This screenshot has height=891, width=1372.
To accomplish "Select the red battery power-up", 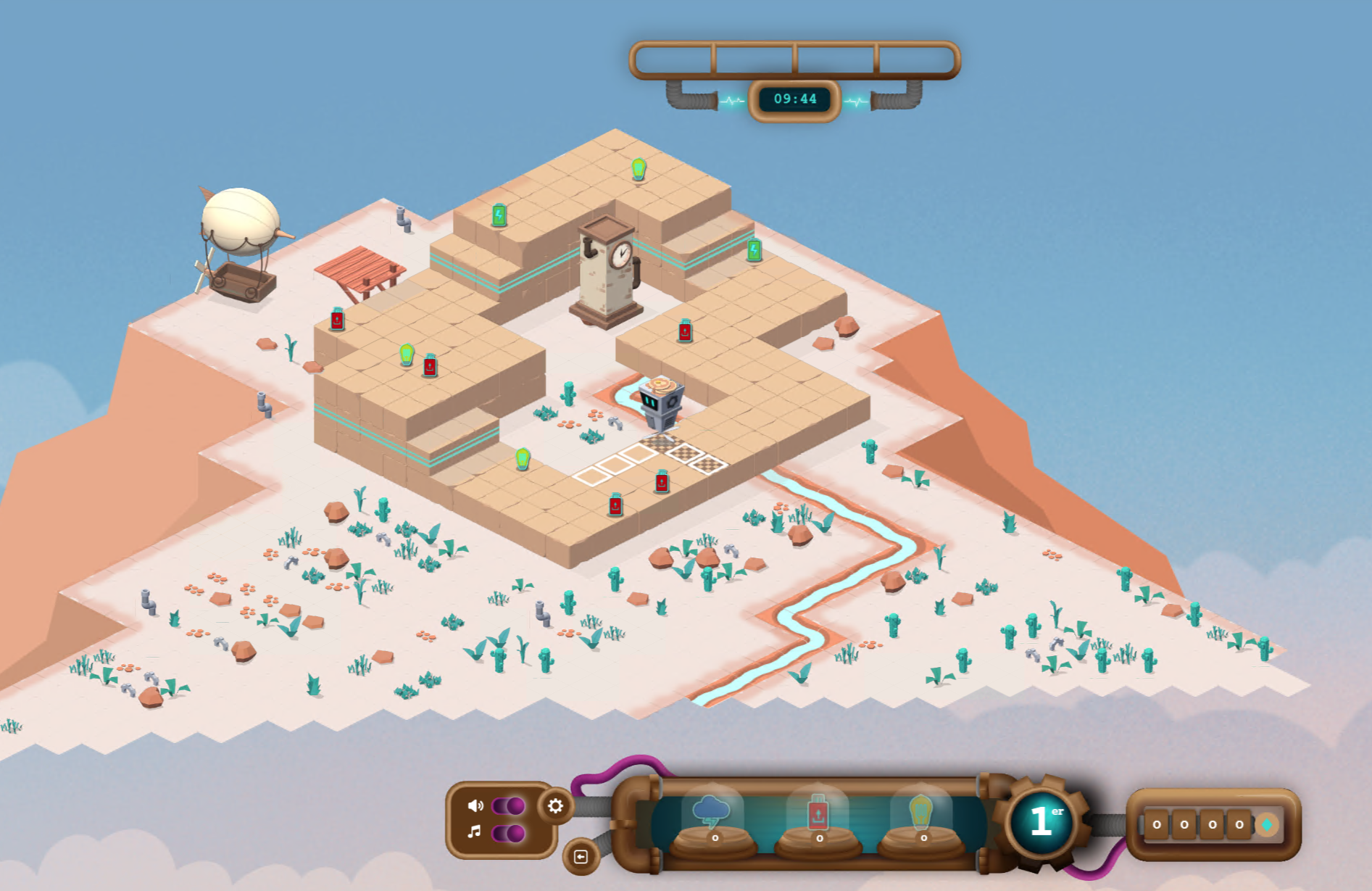I will tap(818, 813).
